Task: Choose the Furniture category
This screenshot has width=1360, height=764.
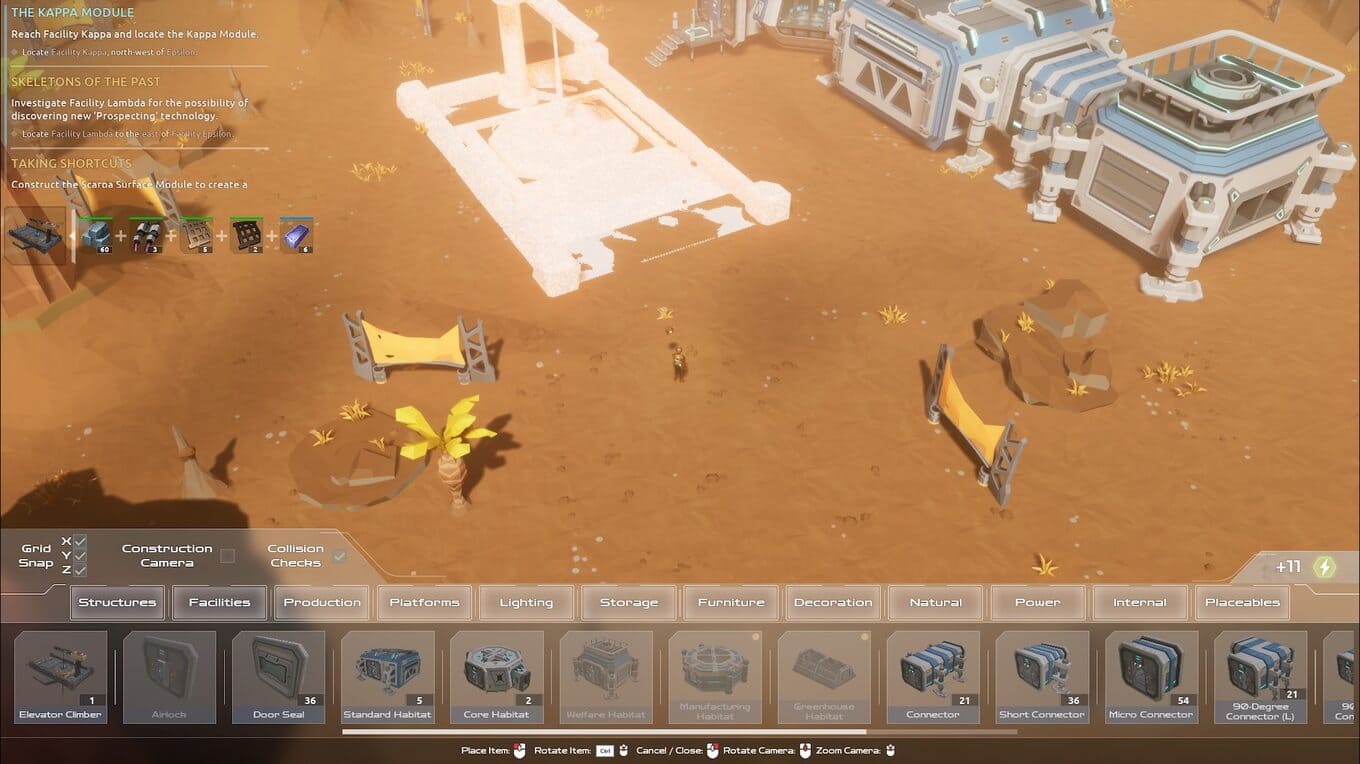Action: [731, 602]
